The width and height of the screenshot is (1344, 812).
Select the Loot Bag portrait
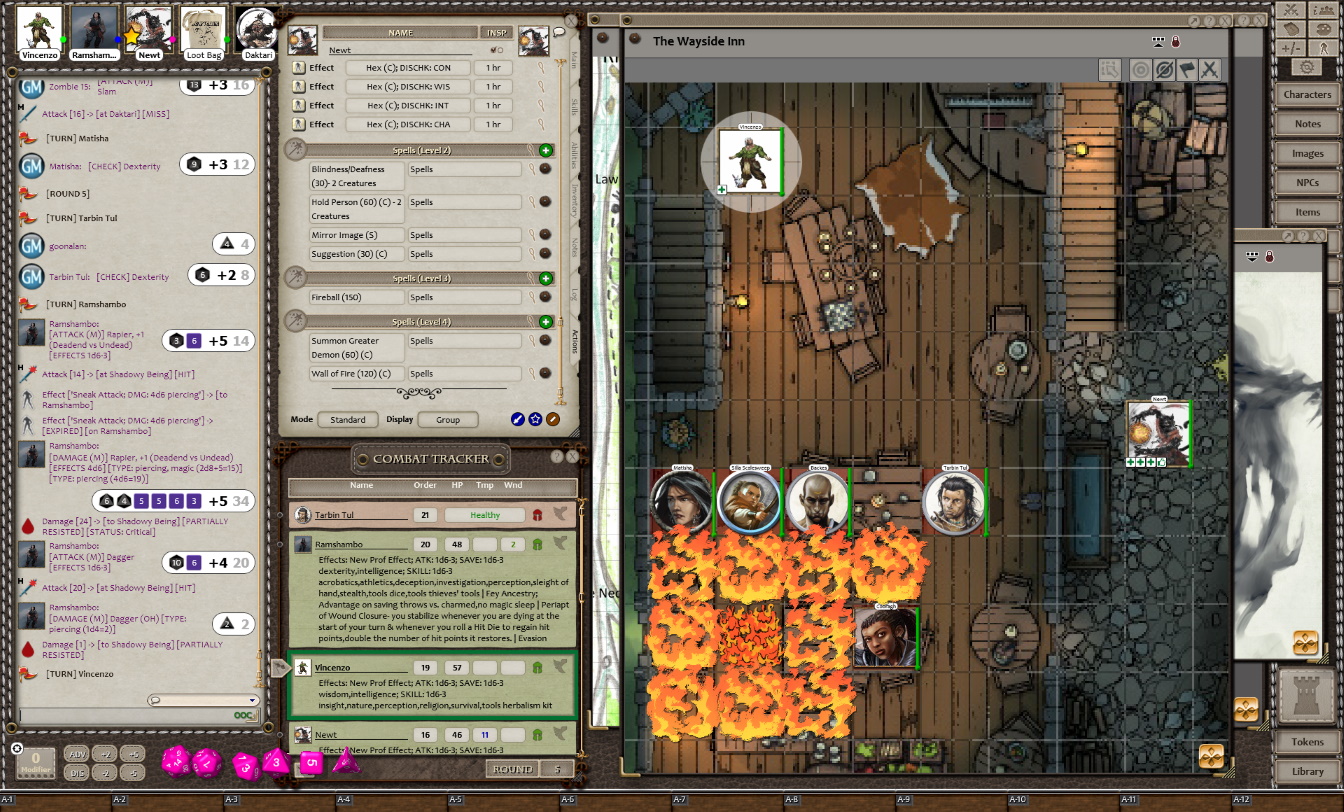tap(203, 30)
